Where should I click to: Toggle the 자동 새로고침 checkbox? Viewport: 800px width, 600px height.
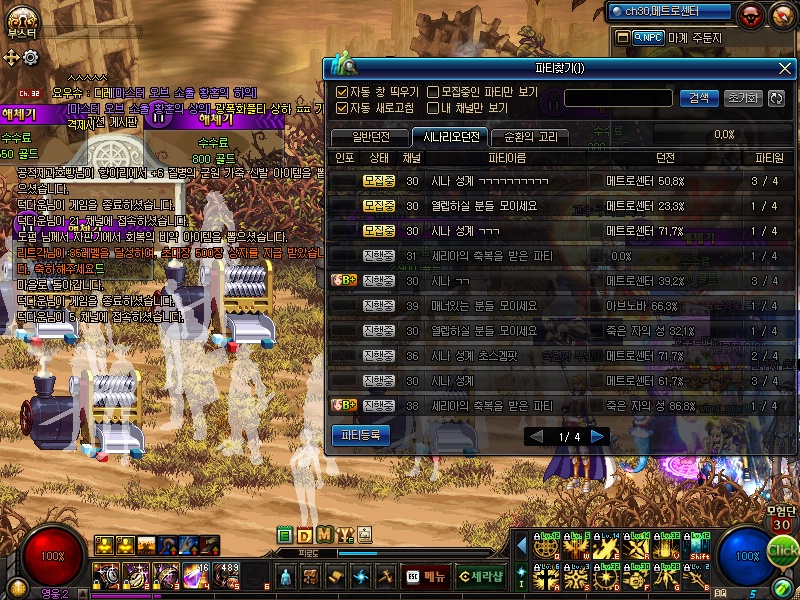[x=342, y=108]
